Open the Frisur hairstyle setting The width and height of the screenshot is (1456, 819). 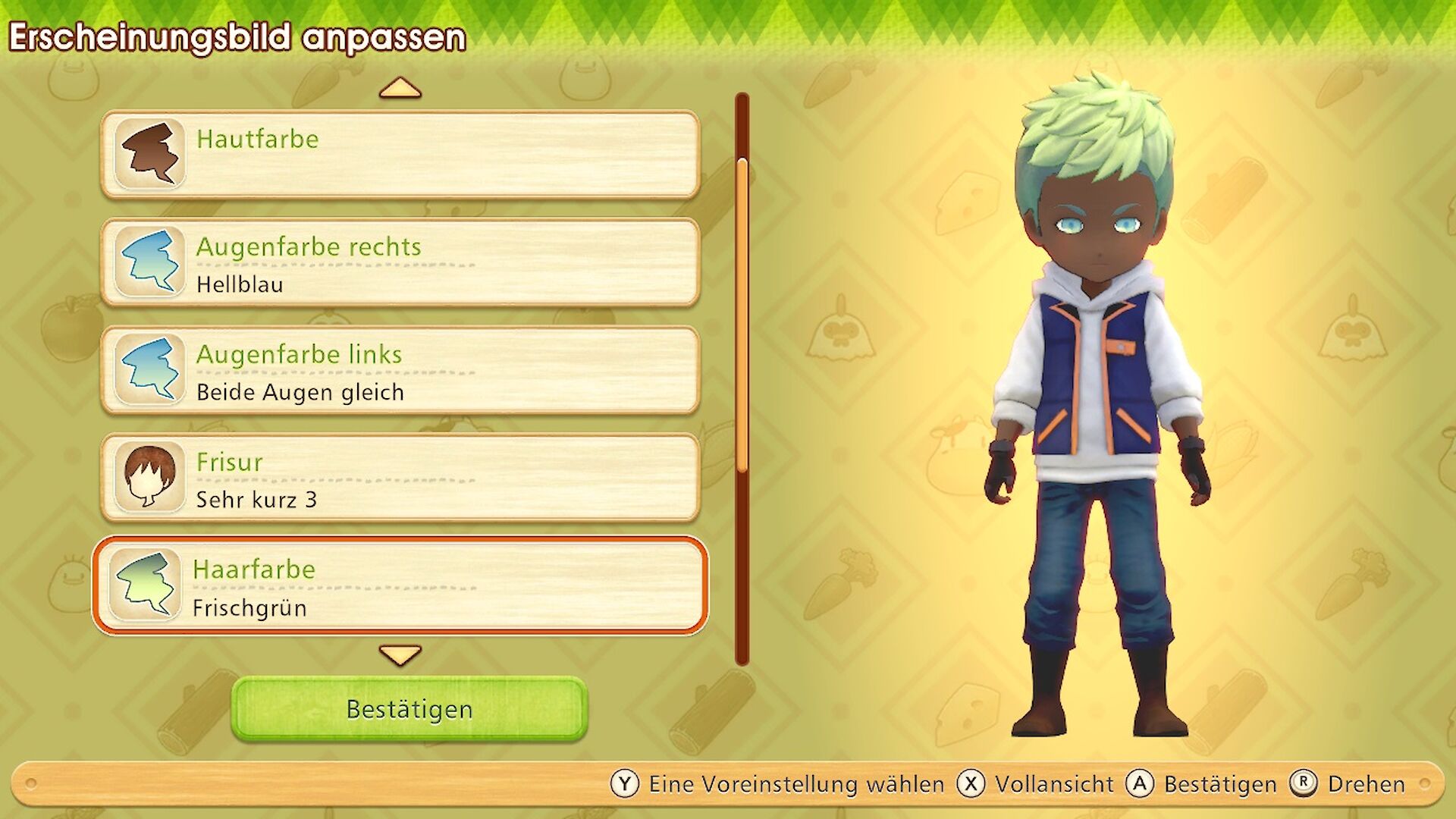pyautogui.click(x=400, y=479)
